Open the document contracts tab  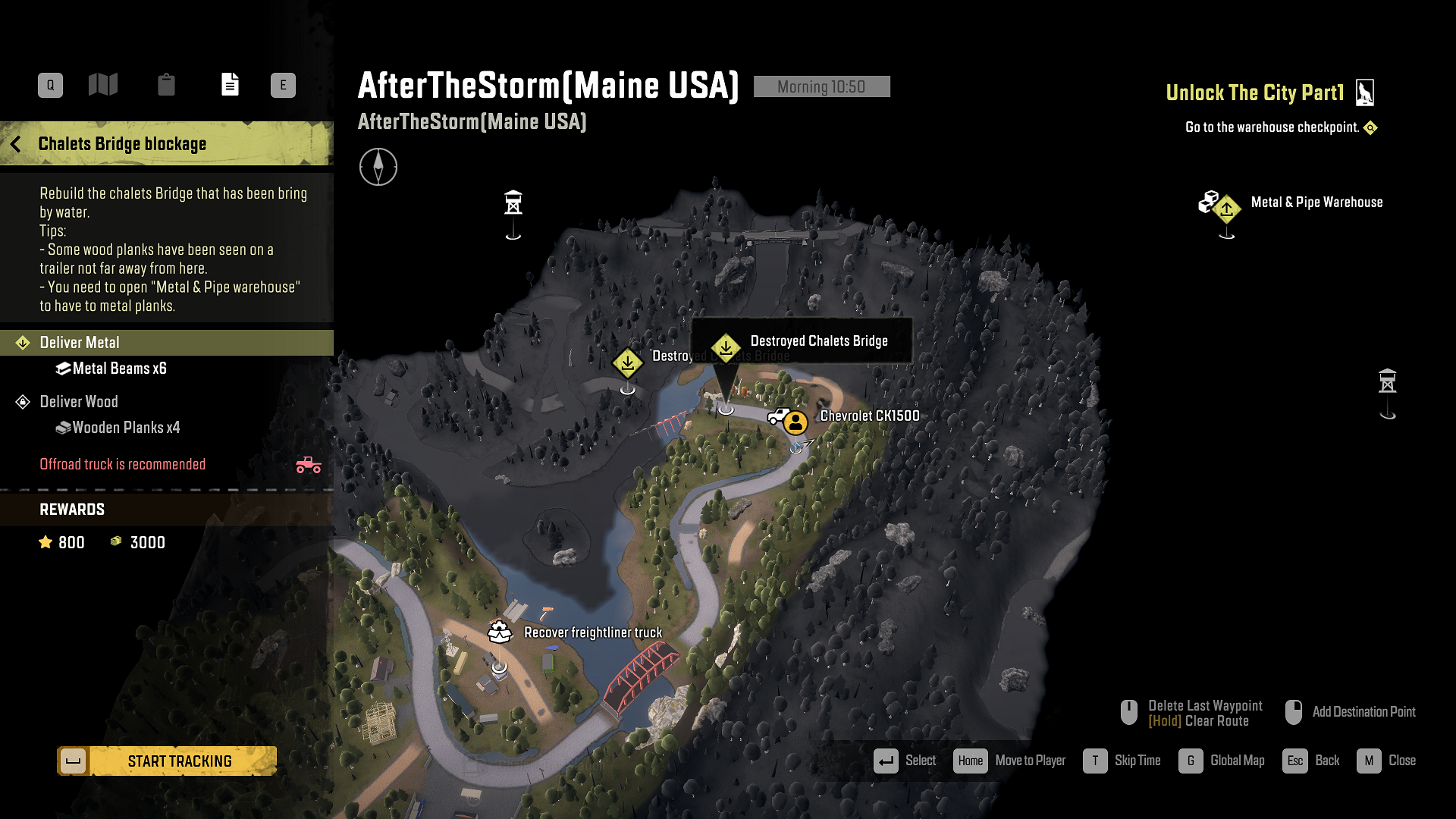[230, 84]
